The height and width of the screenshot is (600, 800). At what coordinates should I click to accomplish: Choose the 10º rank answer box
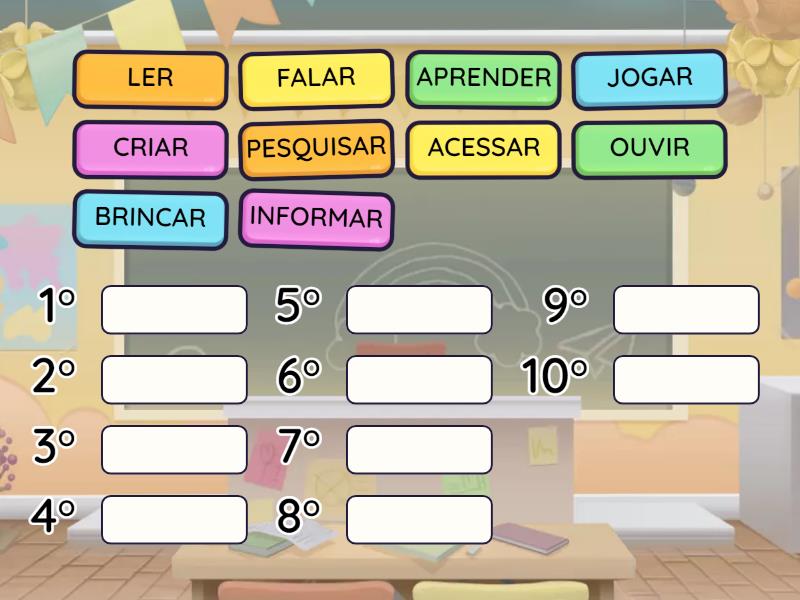pos(686,379)
